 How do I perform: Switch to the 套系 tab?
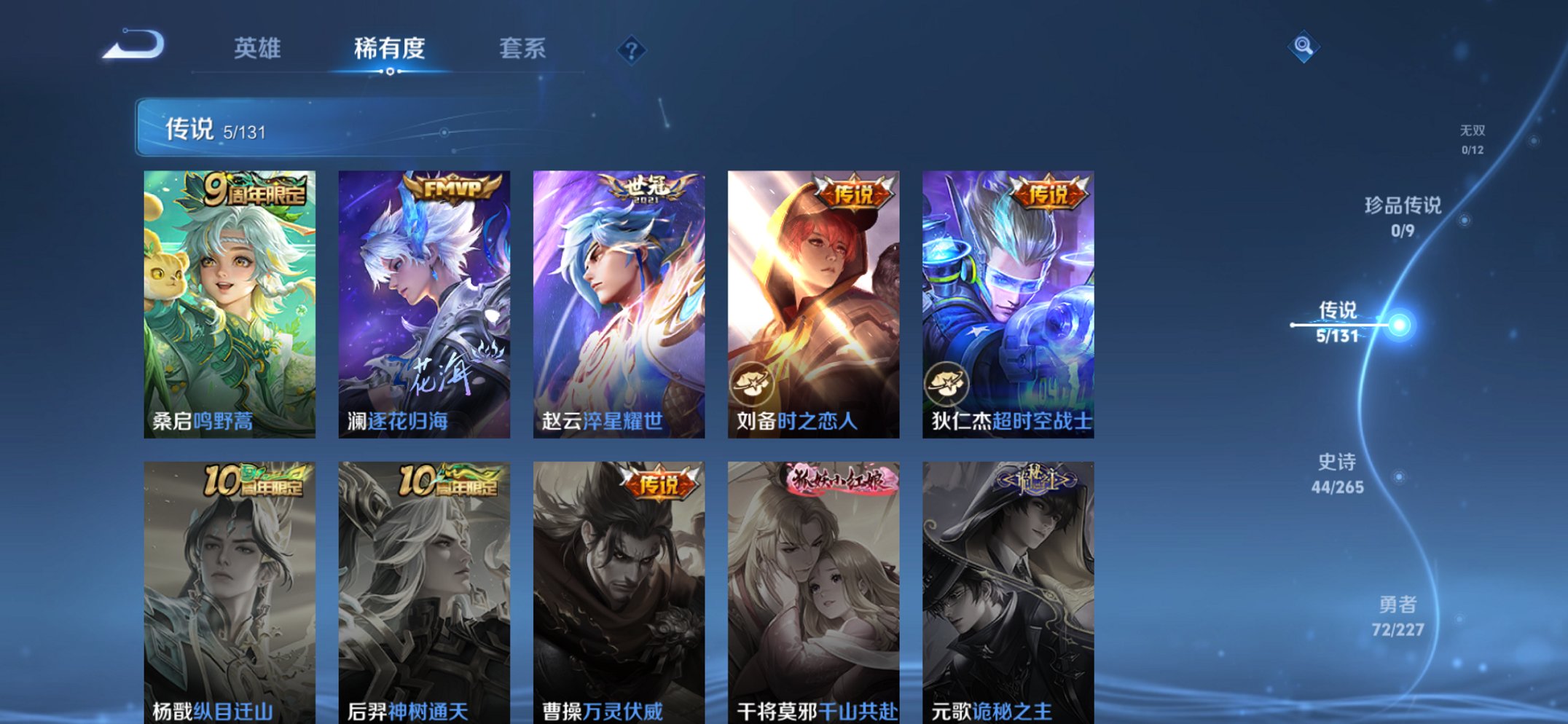click(522, 49)
